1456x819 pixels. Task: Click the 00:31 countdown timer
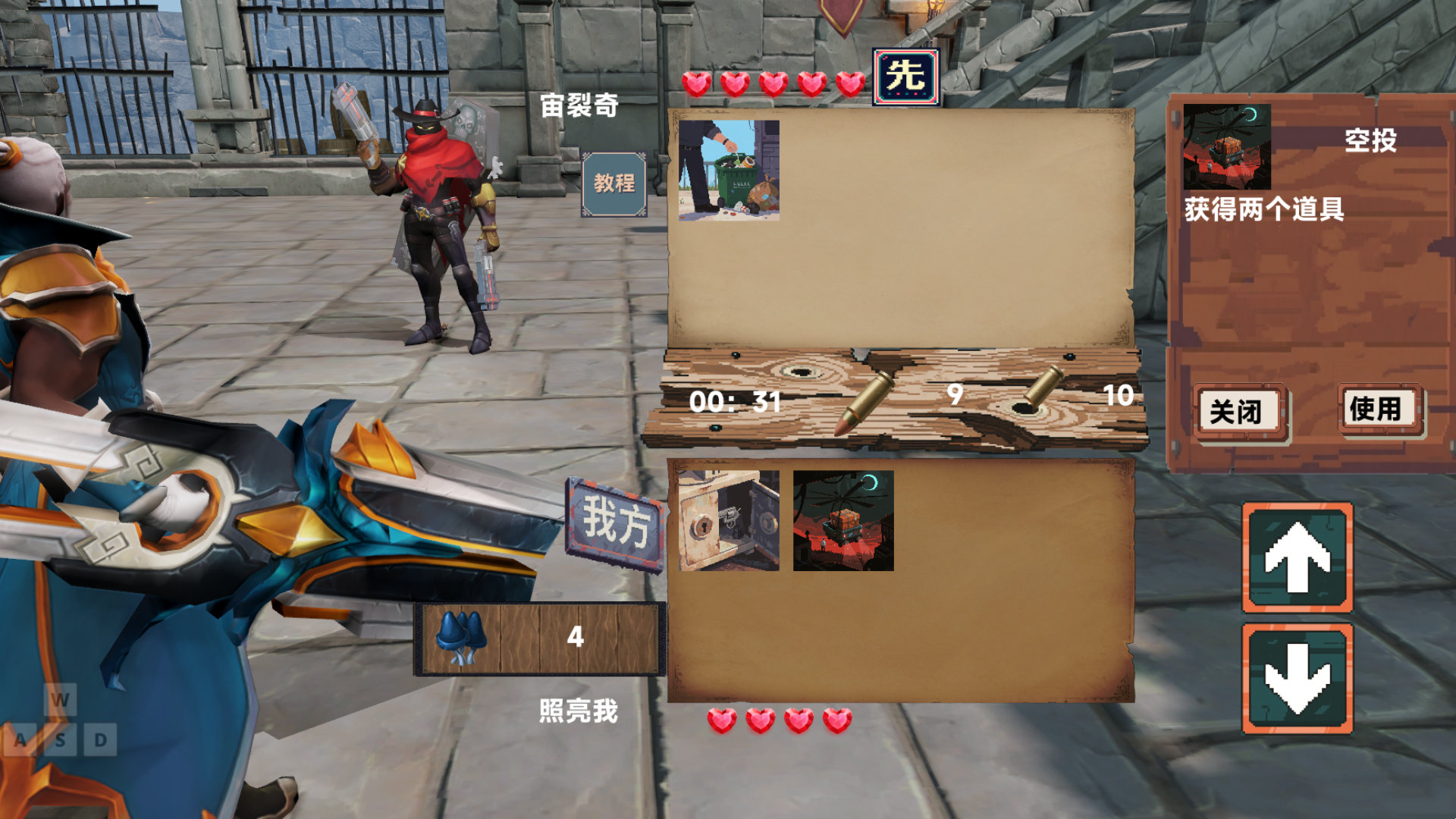[x=736, y=403]
